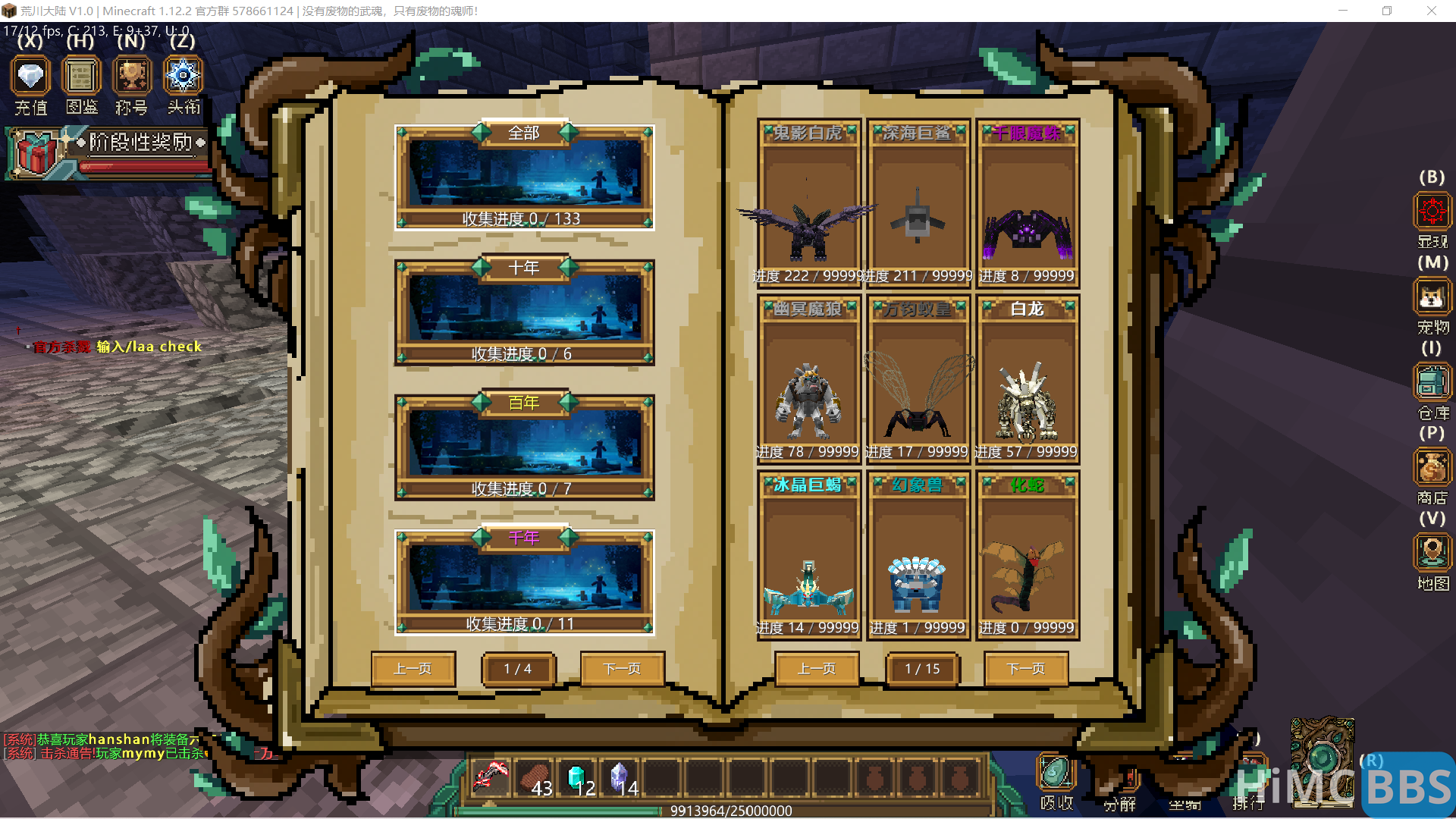Open the 仓库 storage backpack icon
The height and width of the screenshot is (819, 1456).
(x=1432, y=382)
